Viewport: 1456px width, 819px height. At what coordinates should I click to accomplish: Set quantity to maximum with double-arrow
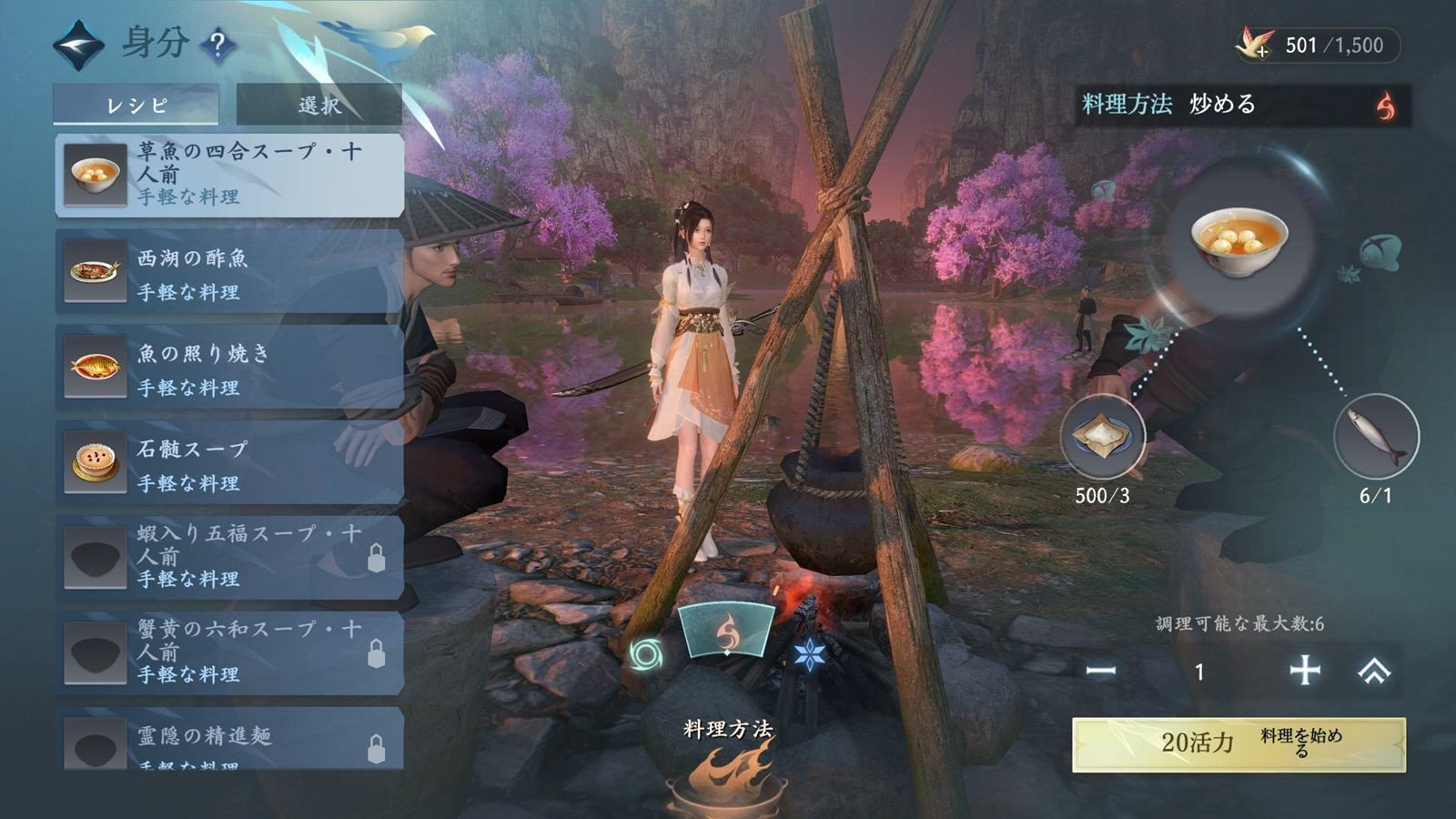pyautogui.click(x=1374, y=672)
